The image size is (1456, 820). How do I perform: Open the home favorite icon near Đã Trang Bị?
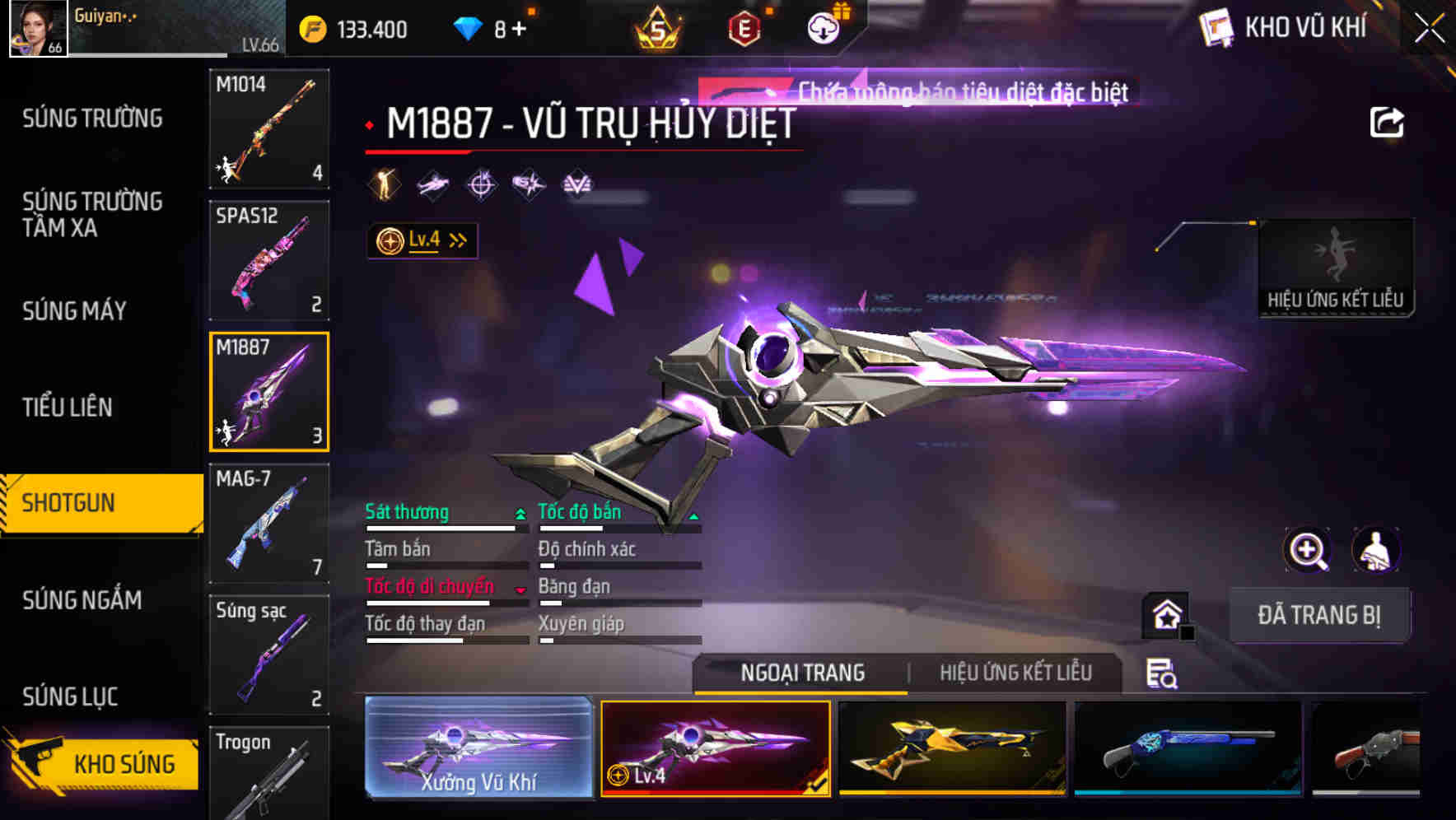1164,615
